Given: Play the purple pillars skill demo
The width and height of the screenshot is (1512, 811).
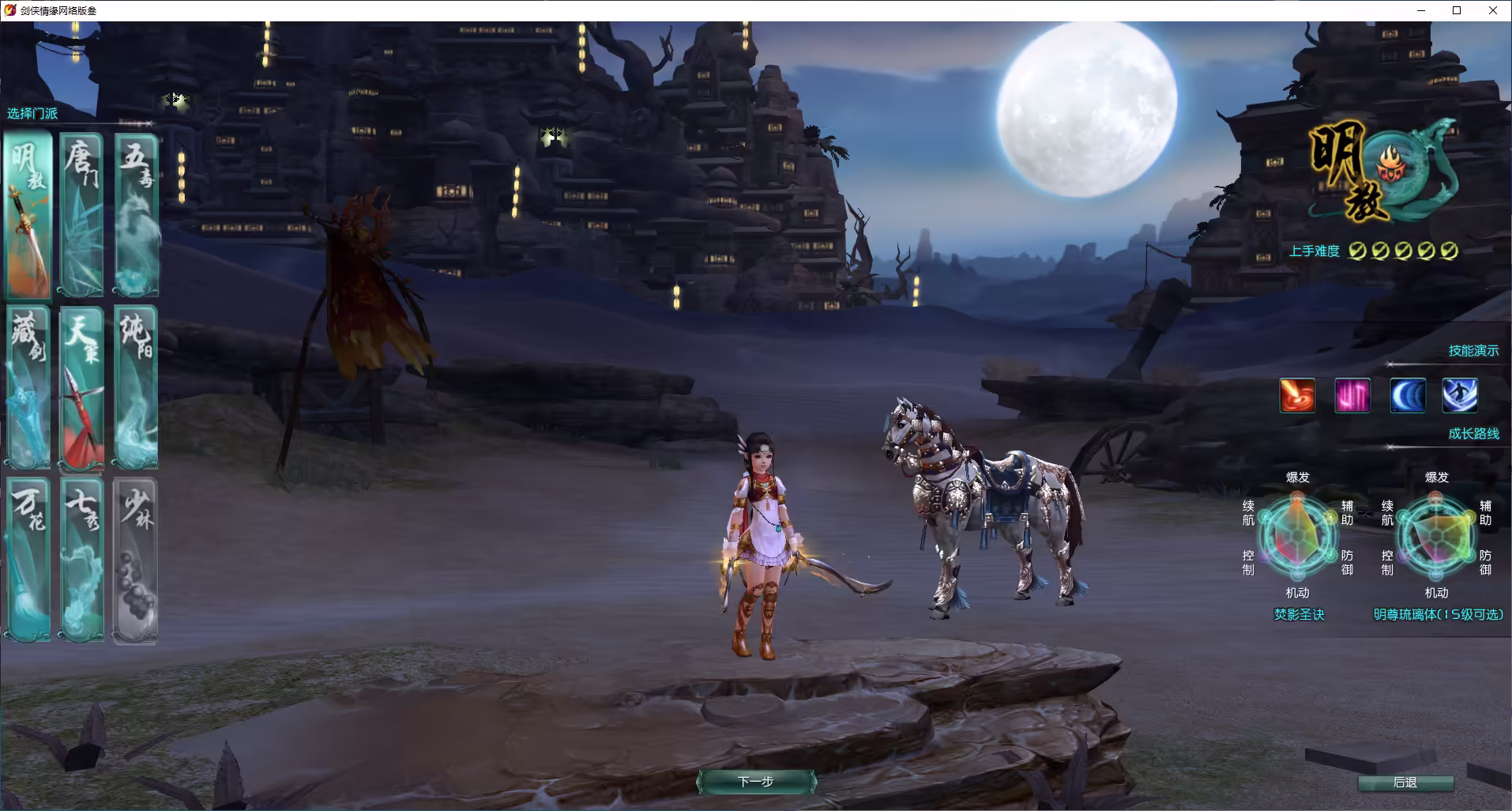Looking at the screenshot, I should (1352, 395).
